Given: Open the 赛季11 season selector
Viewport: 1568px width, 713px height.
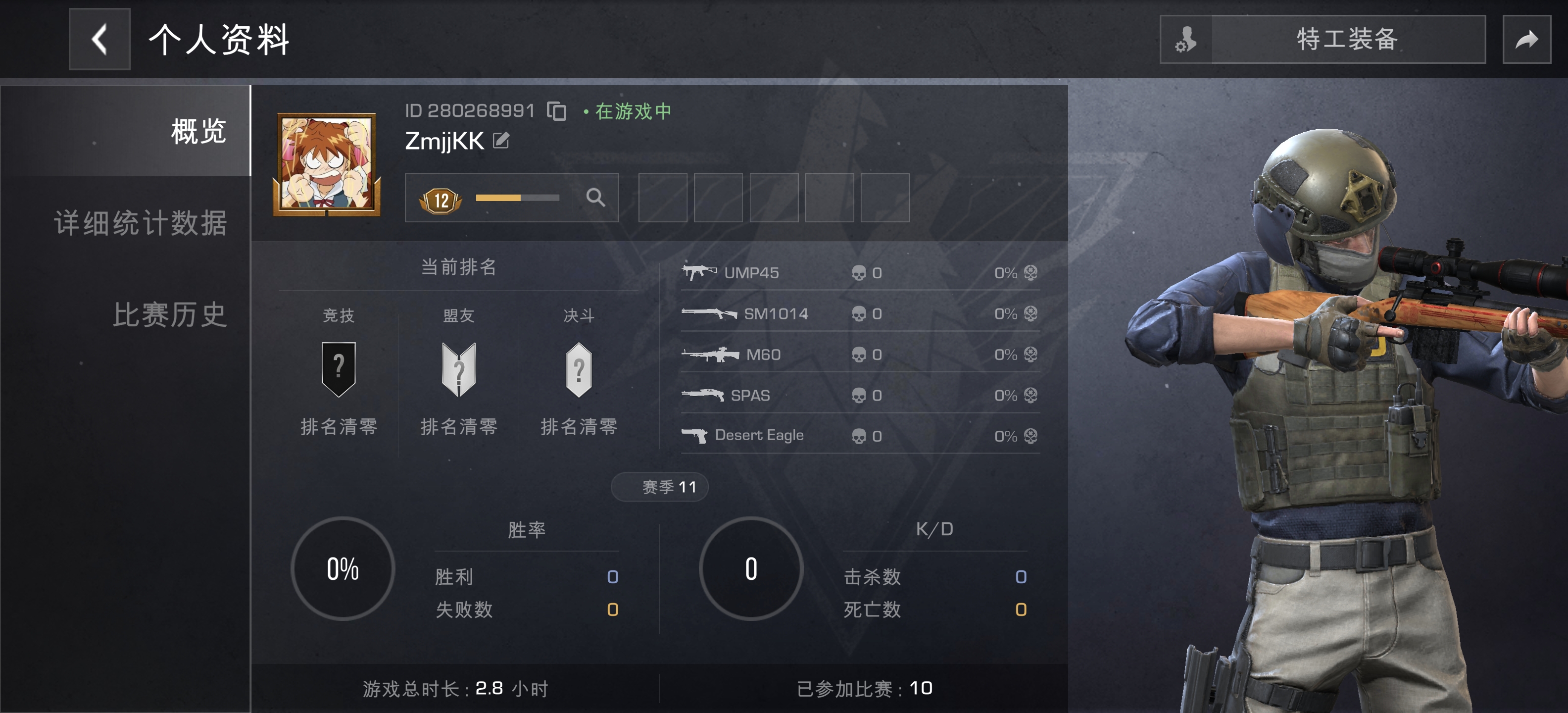Looking at the screenshot, I should pos(660,487).
